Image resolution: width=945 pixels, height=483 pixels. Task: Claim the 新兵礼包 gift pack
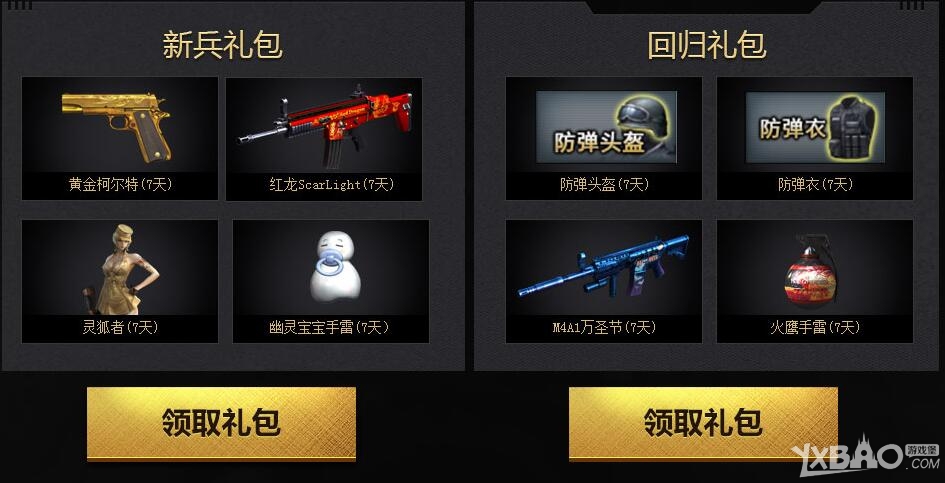pos(221,423)
